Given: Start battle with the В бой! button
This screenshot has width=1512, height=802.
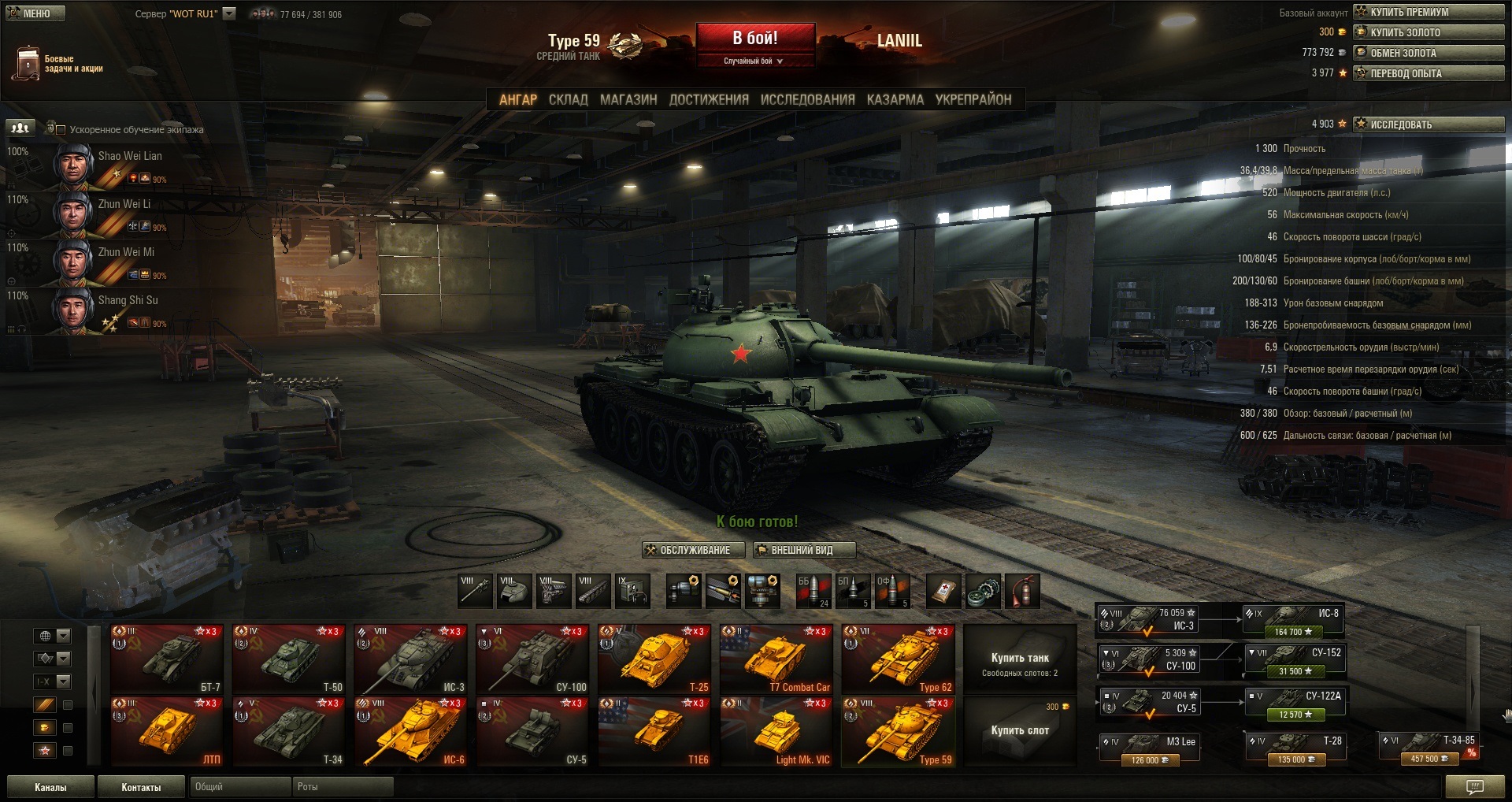Looking at the screenshot, I should [x=754, y=39].
